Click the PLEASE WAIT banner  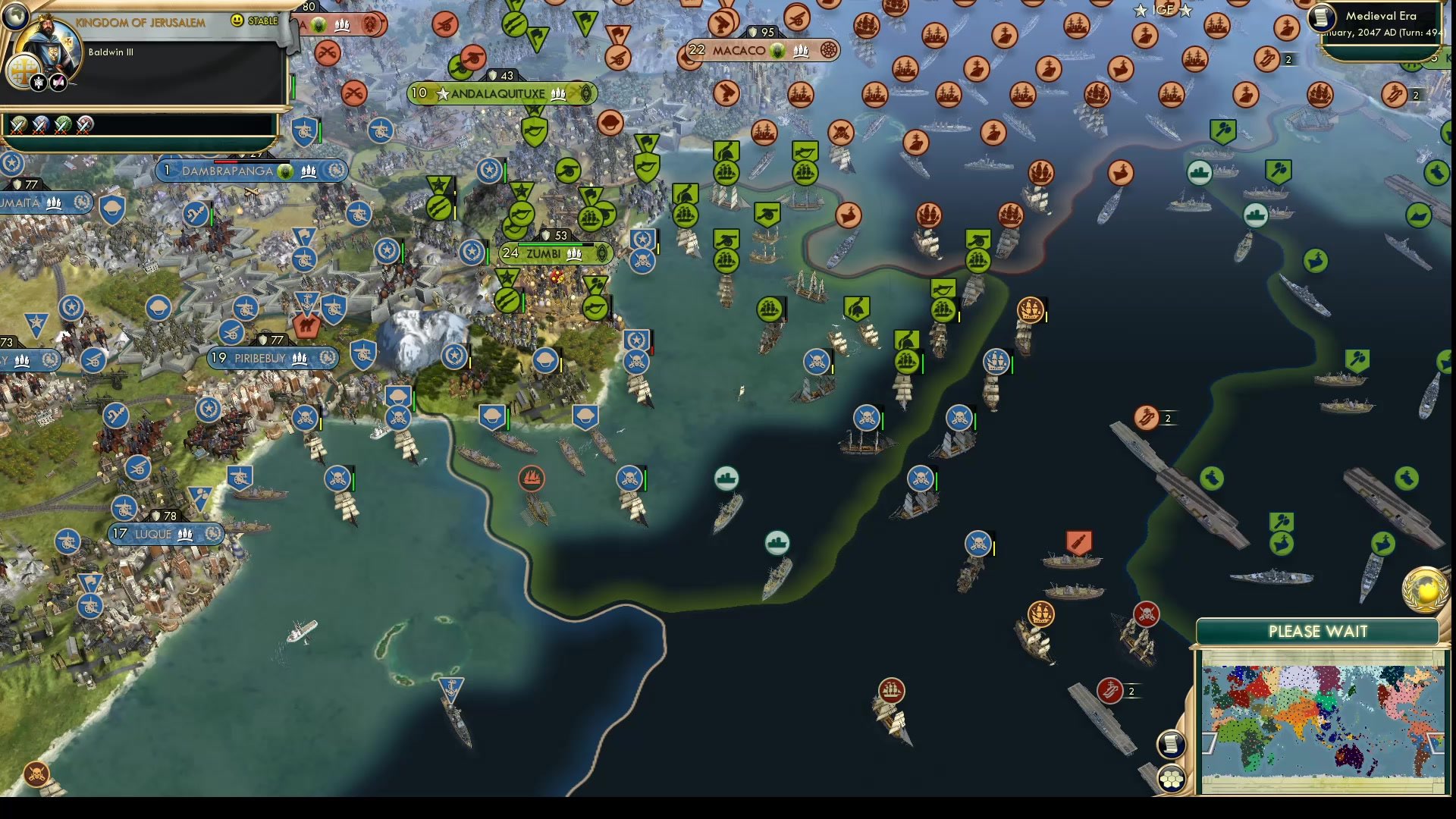tap(1319, 630)
